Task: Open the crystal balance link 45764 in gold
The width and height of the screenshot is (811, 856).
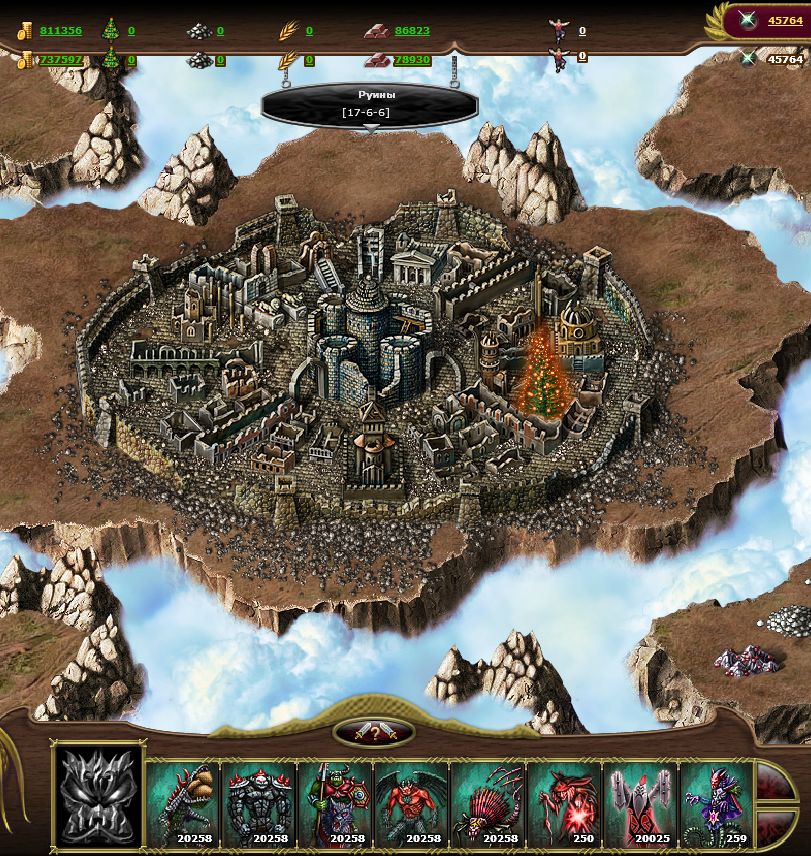Action: pos(785,20)
